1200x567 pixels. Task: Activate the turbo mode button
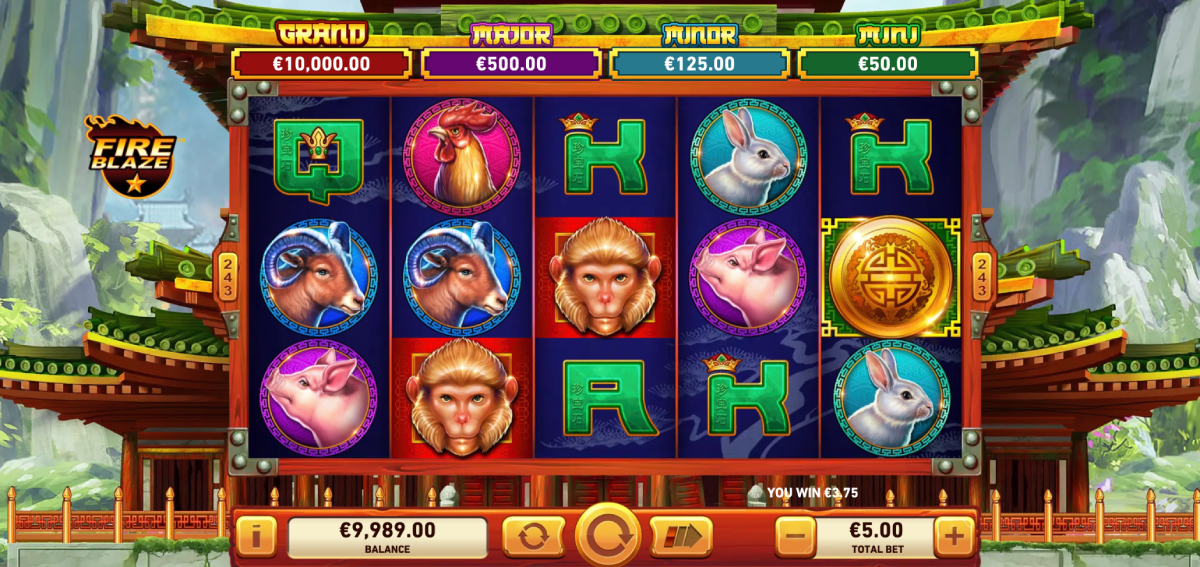point(681,537)
